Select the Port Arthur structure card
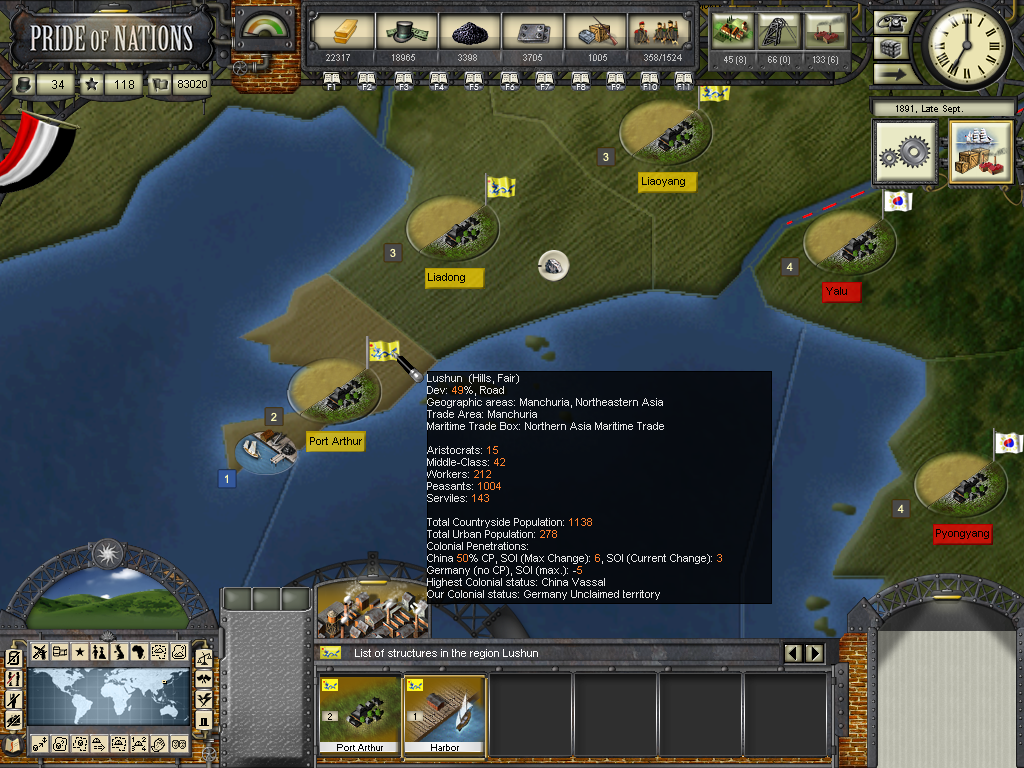The width and height of the screenshot is (1024, 768). click(x=360, y=712)
